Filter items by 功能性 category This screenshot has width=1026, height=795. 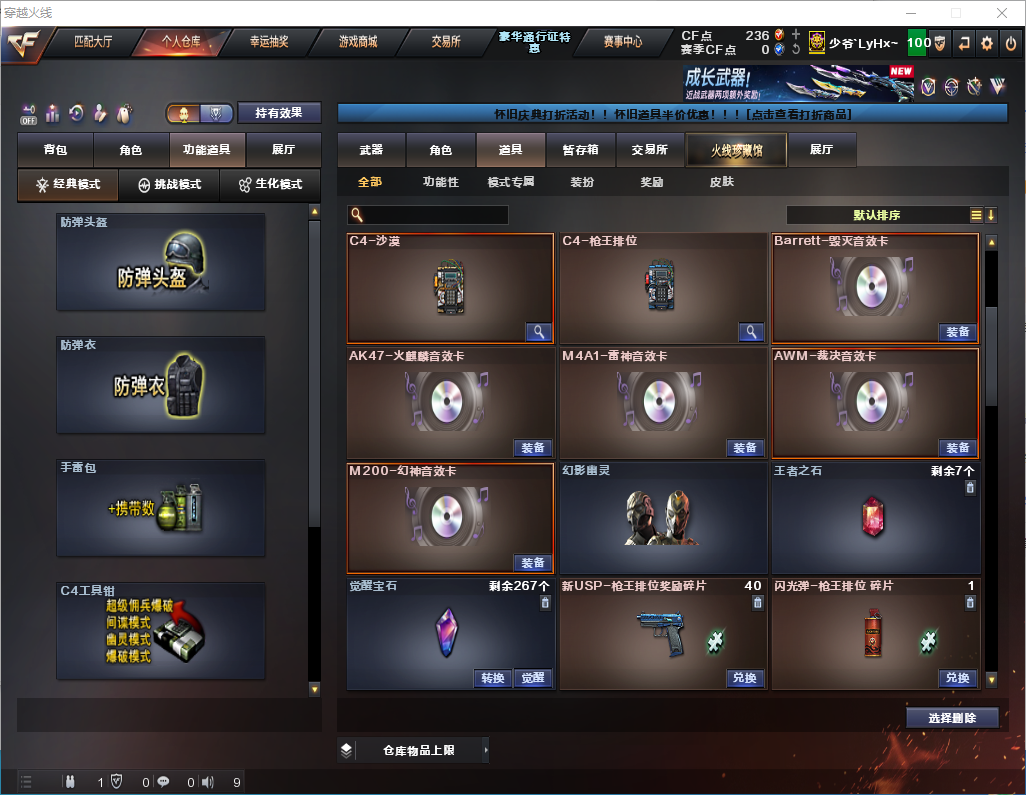[x=440, y=182]
